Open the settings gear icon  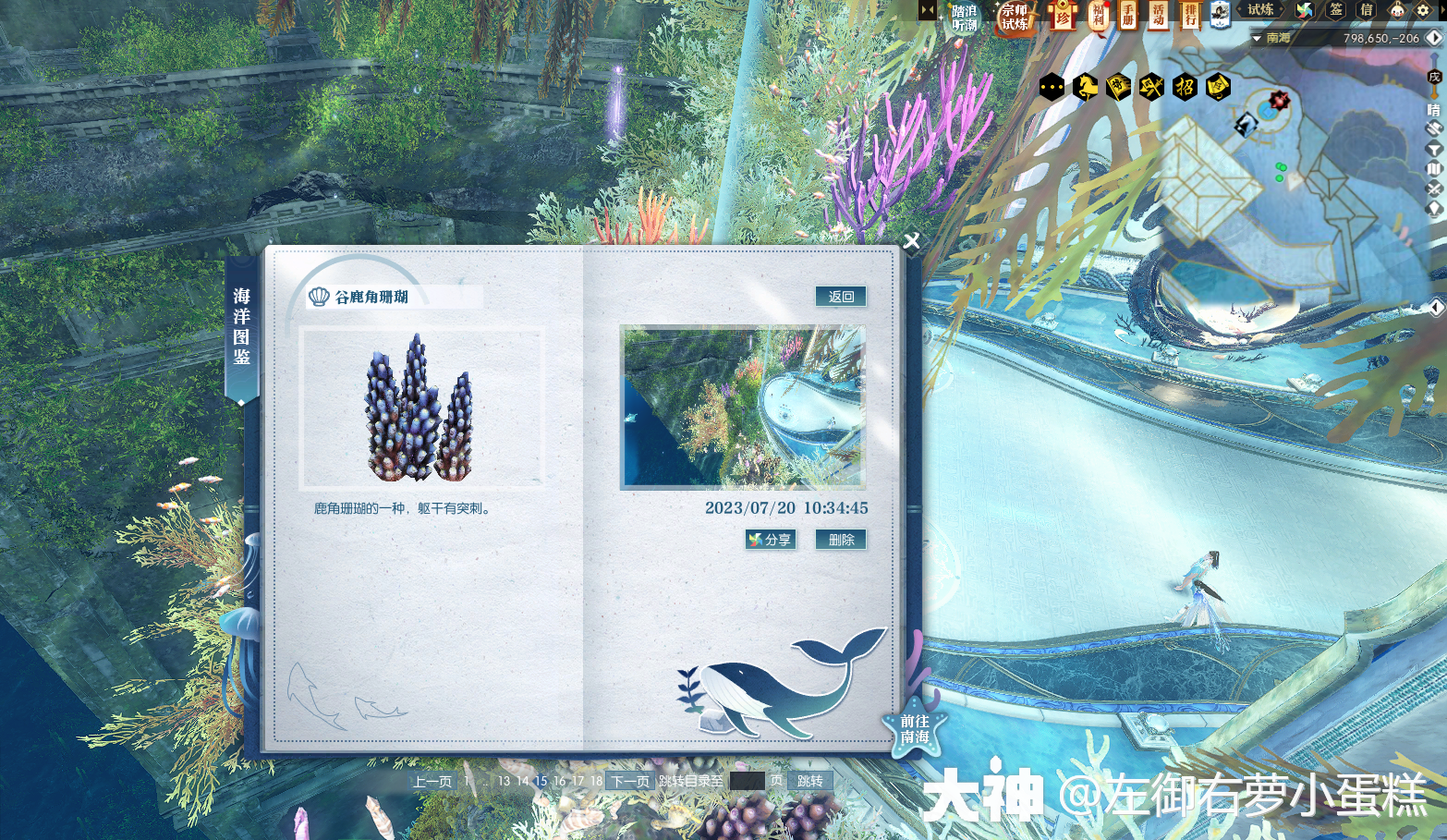(x=1421, y=10)
